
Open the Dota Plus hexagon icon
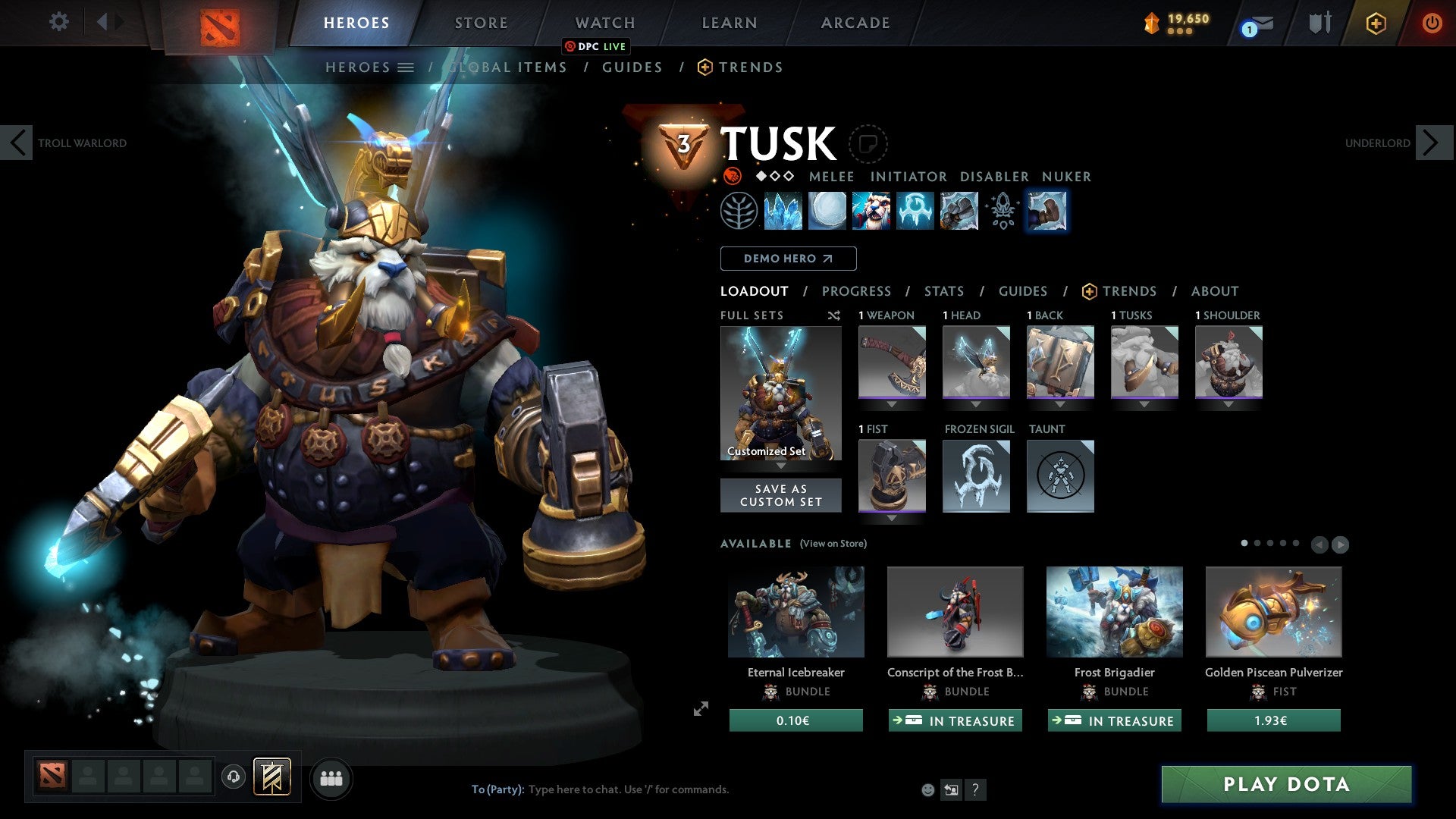coord(1376,23)
